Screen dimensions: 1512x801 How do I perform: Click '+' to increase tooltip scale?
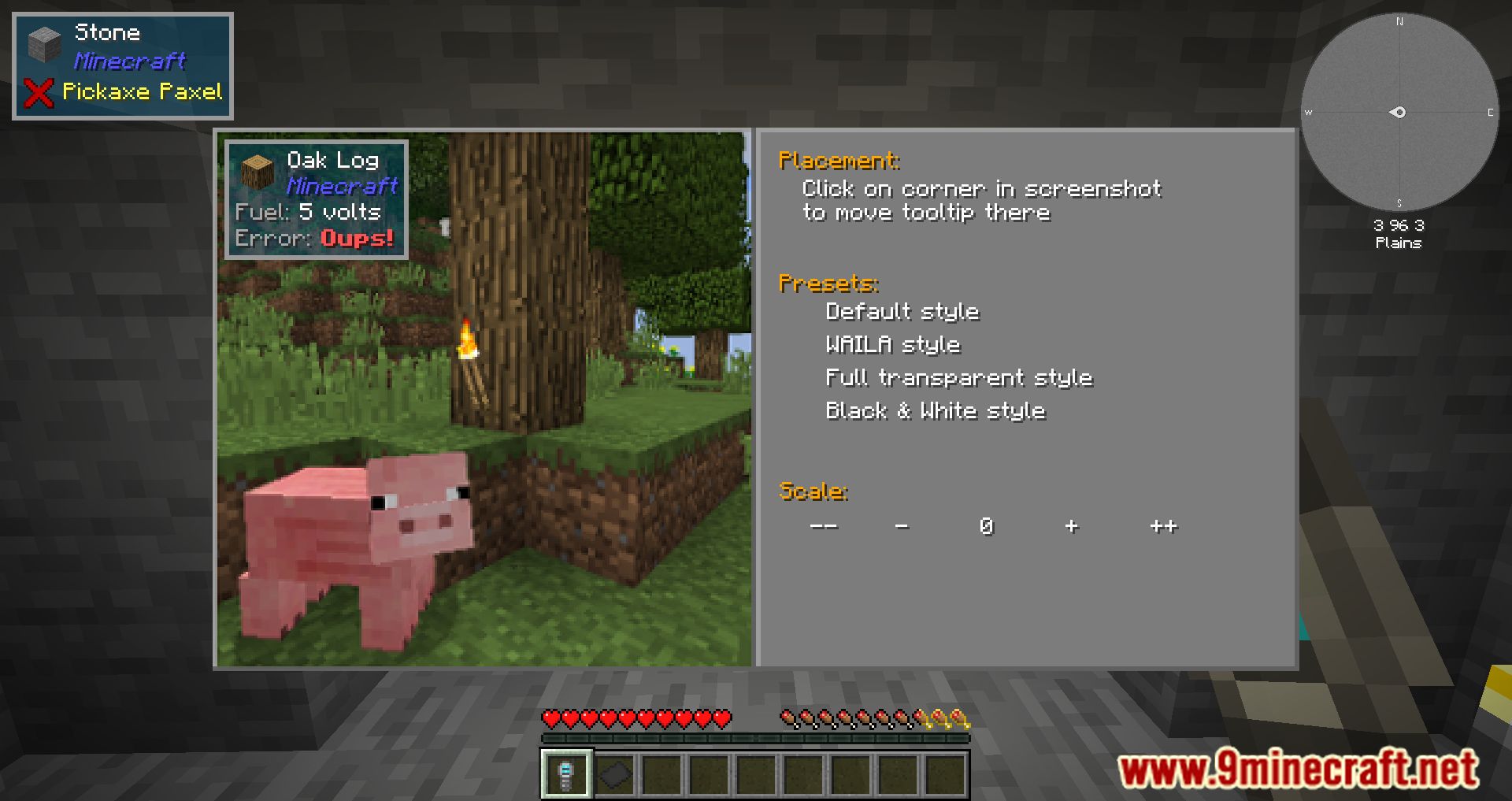coord(1072,525)
